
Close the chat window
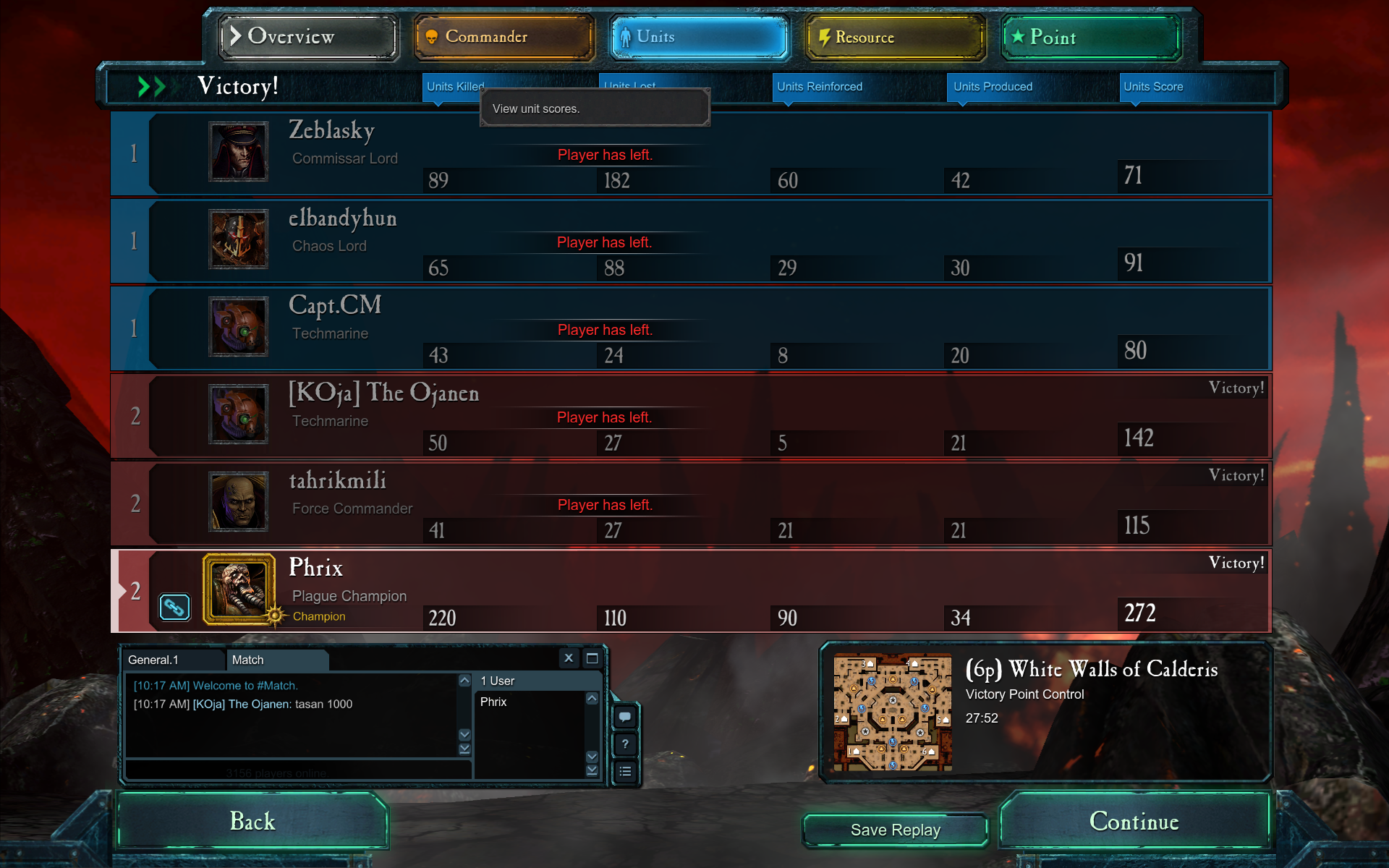point(569,658)
